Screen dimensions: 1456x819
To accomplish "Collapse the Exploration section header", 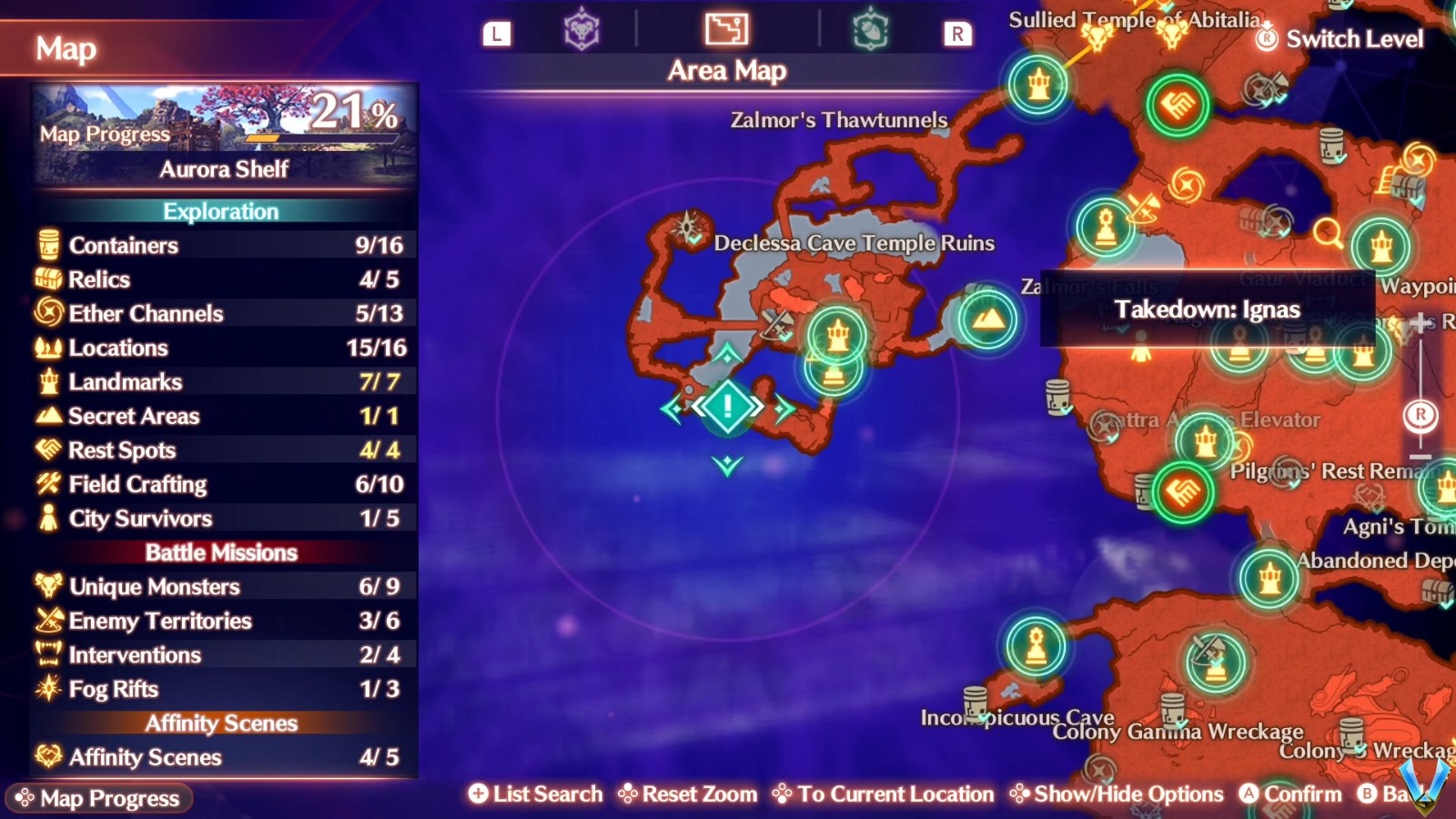I will tap(221, 211).
